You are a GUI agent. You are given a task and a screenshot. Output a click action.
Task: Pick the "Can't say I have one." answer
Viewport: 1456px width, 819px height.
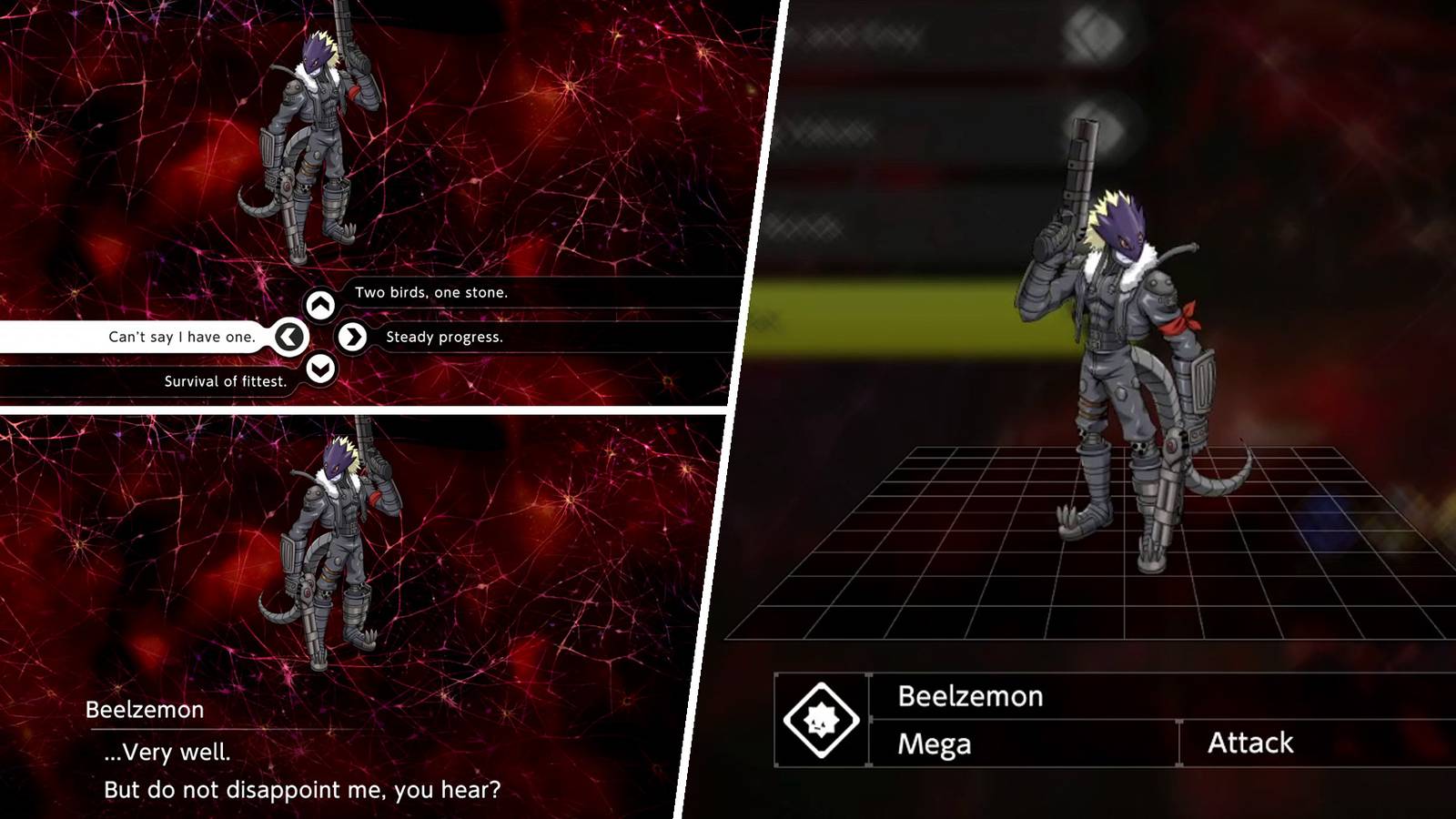coord(182,336)
